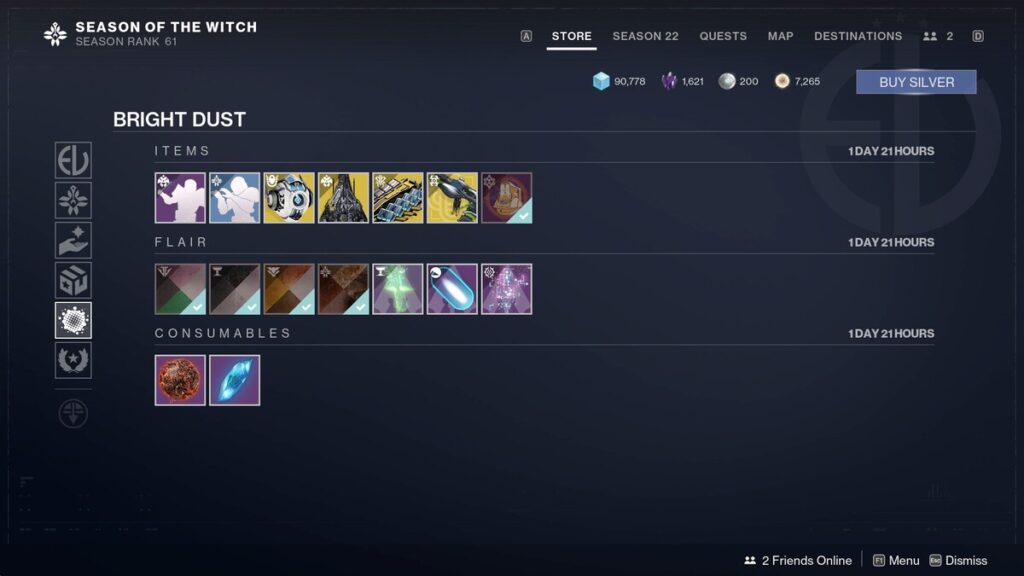Pick the green glowing transmat effect

398,289
